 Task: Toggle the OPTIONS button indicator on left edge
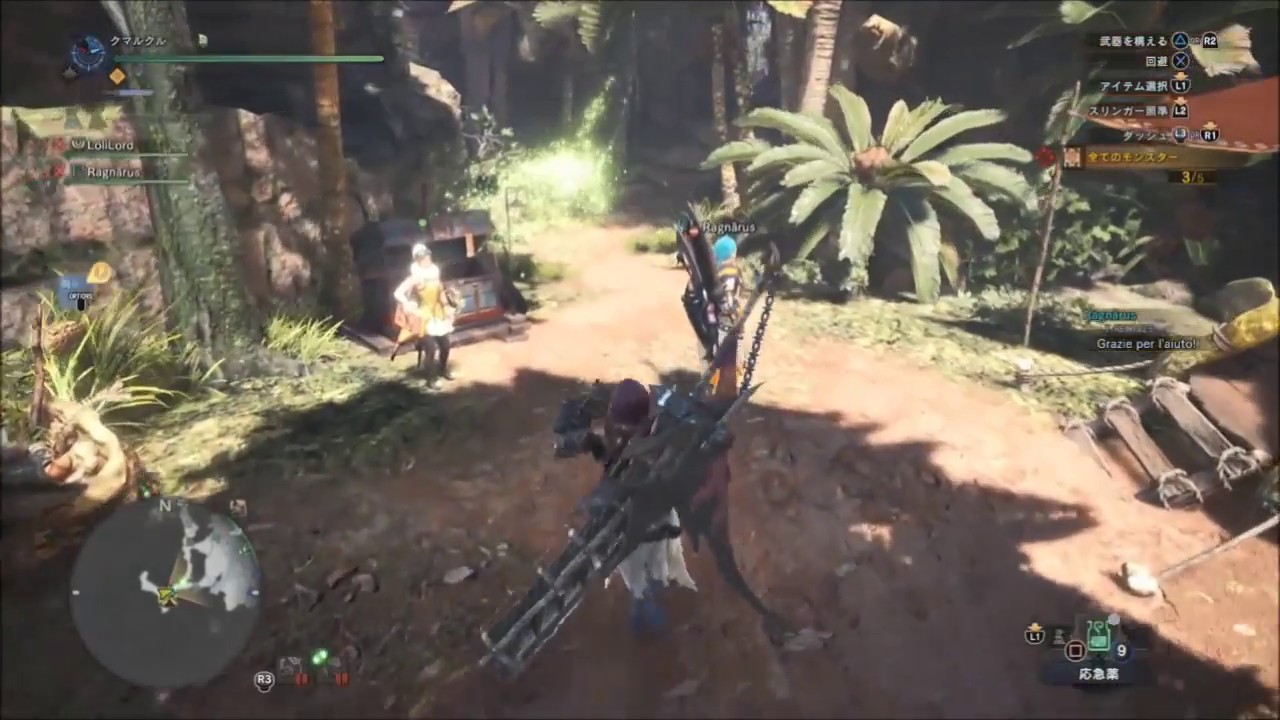coord(80,295)
